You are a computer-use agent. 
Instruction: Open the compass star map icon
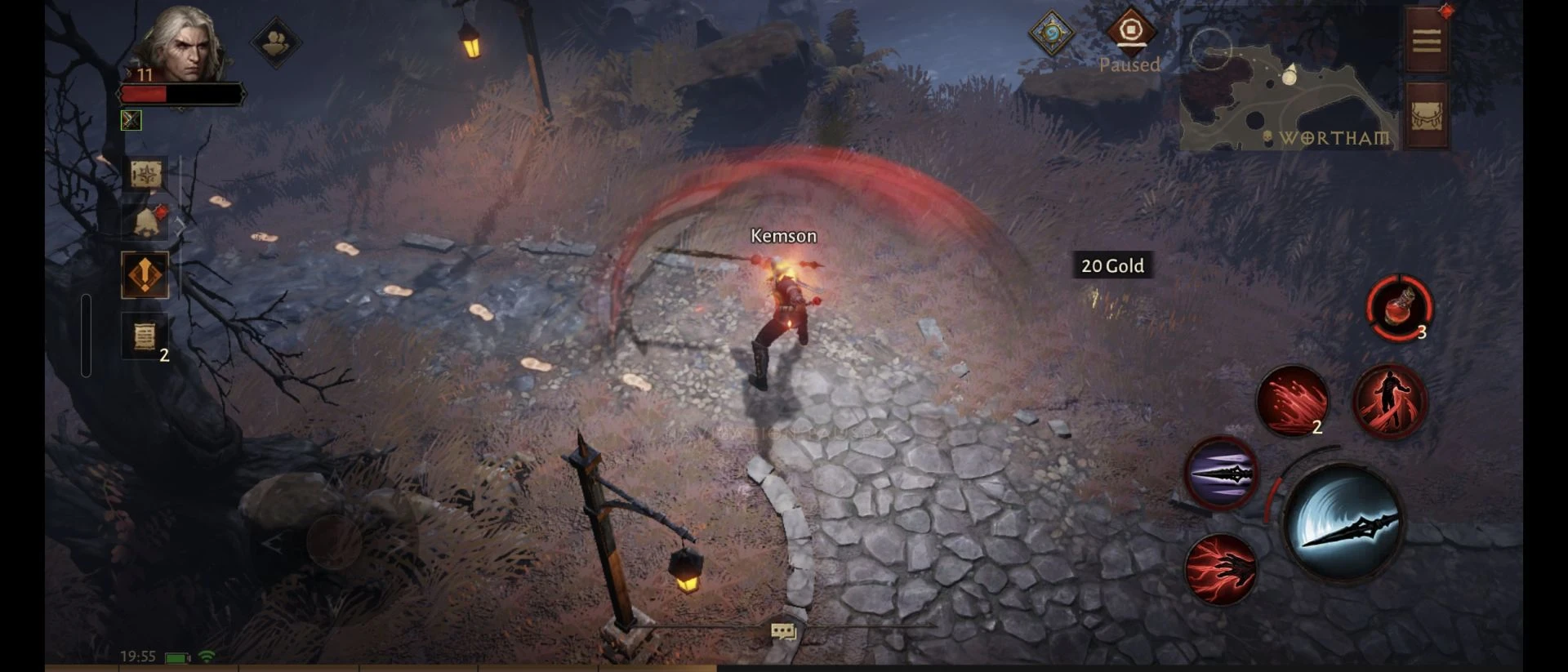tap(145, 174)
